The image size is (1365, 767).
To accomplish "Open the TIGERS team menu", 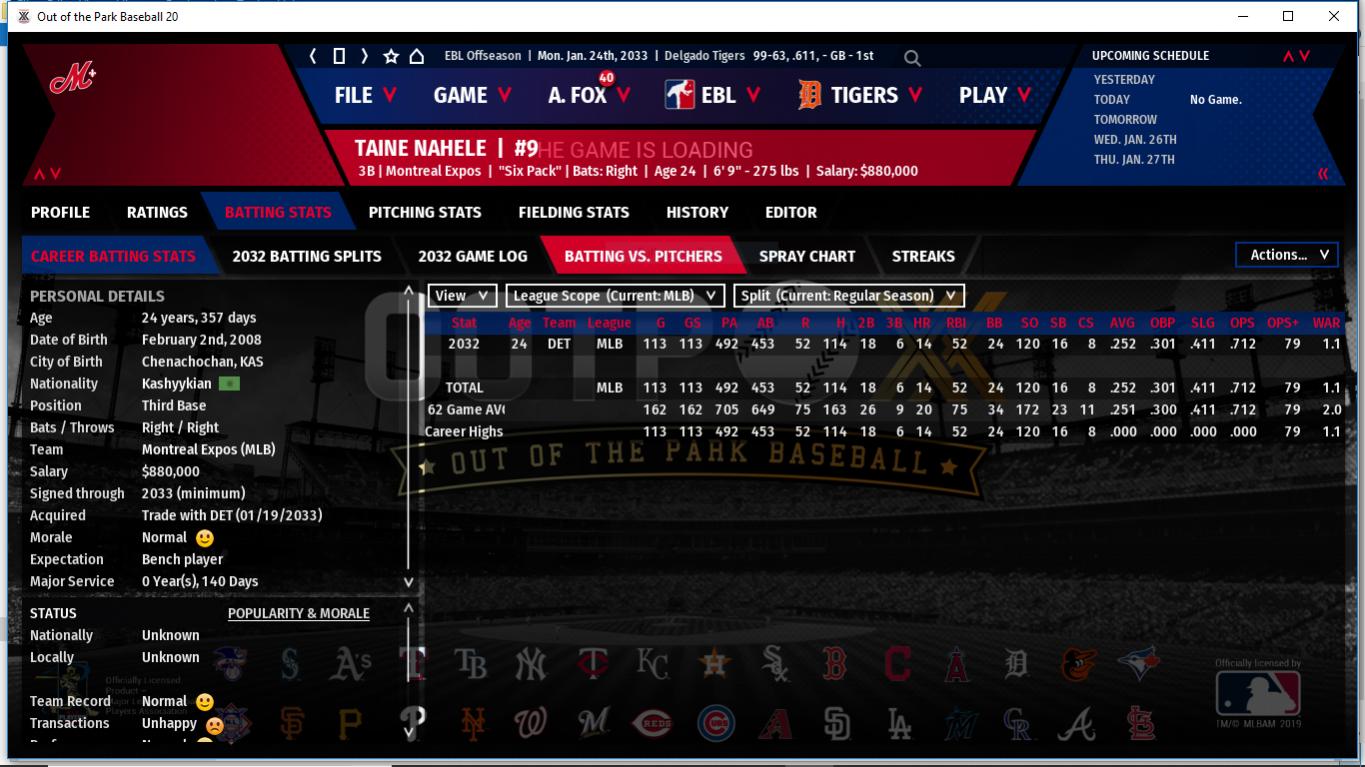I will 862,95.
